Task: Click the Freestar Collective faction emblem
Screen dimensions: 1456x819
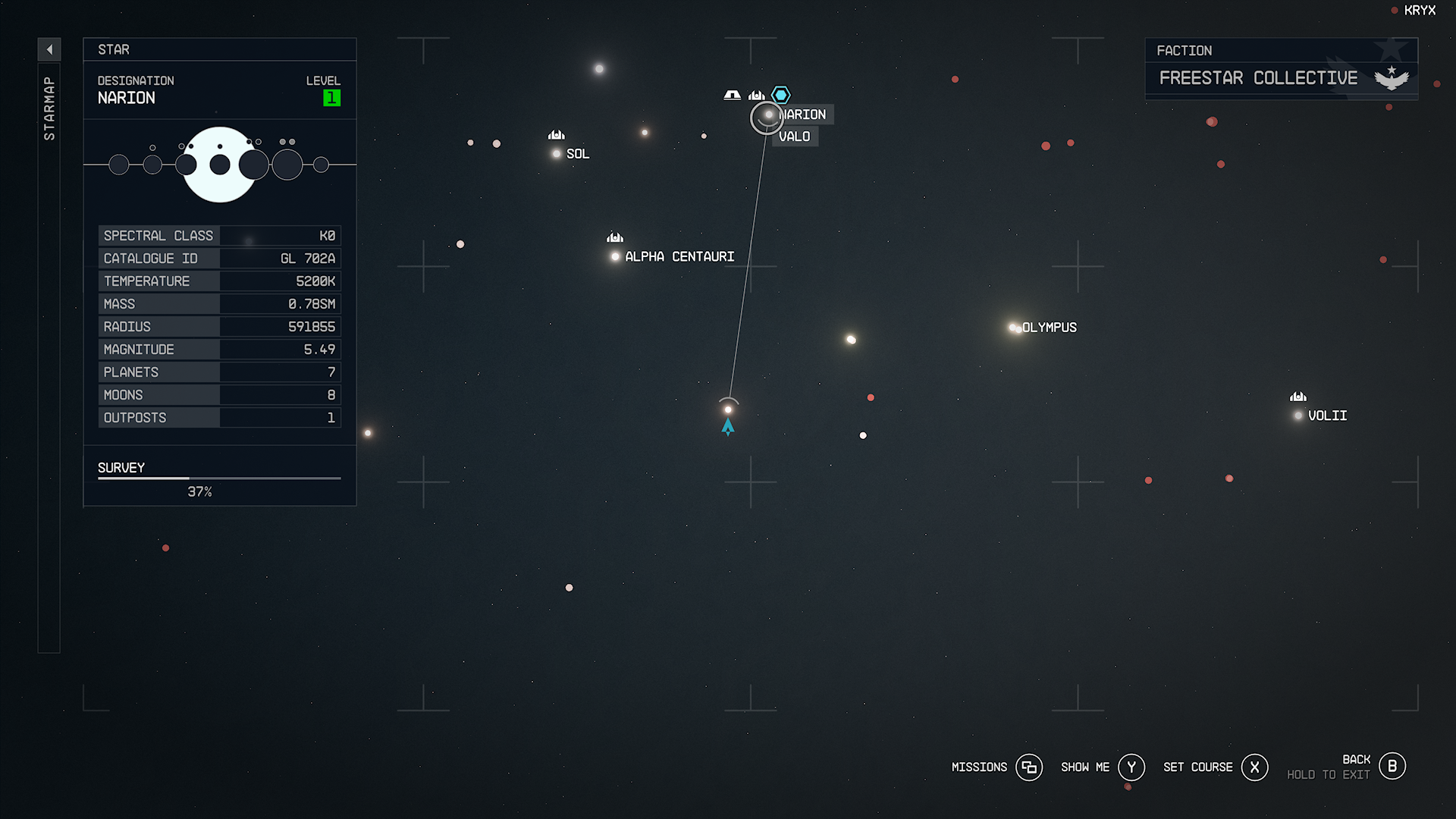Action: [1390, 76]
